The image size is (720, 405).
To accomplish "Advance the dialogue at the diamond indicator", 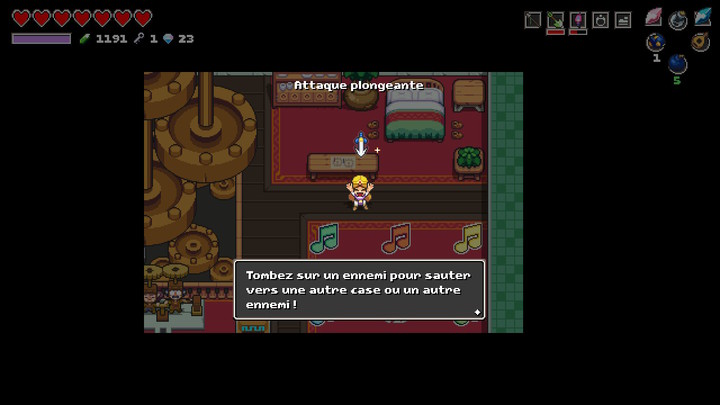I will click(x=477, y=312).
